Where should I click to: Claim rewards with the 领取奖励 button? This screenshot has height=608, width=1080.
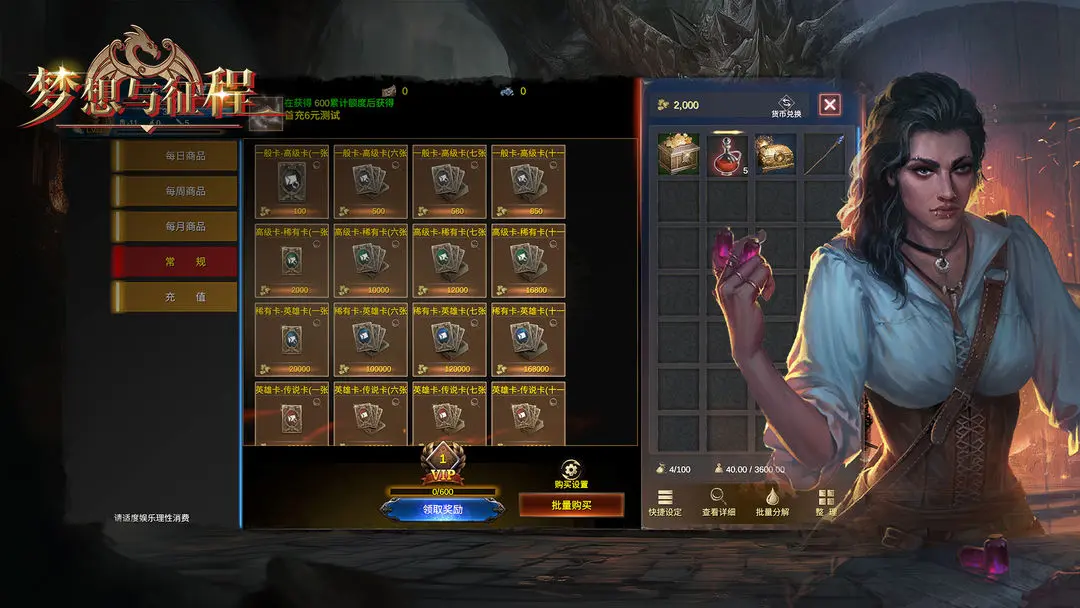(442, 509)
